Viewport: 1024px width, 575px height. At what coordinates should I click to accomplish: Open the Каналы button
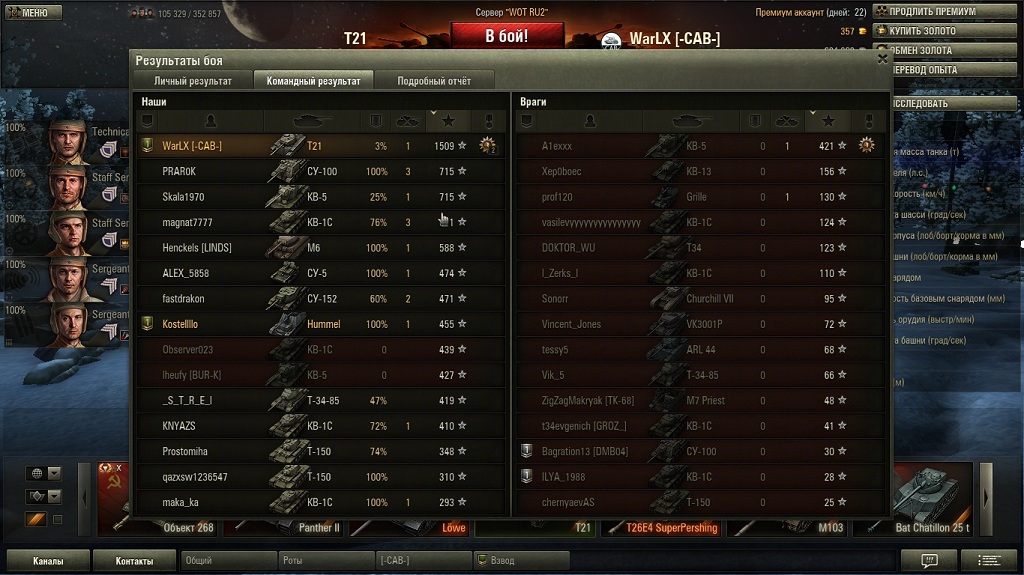pos(48,561)
